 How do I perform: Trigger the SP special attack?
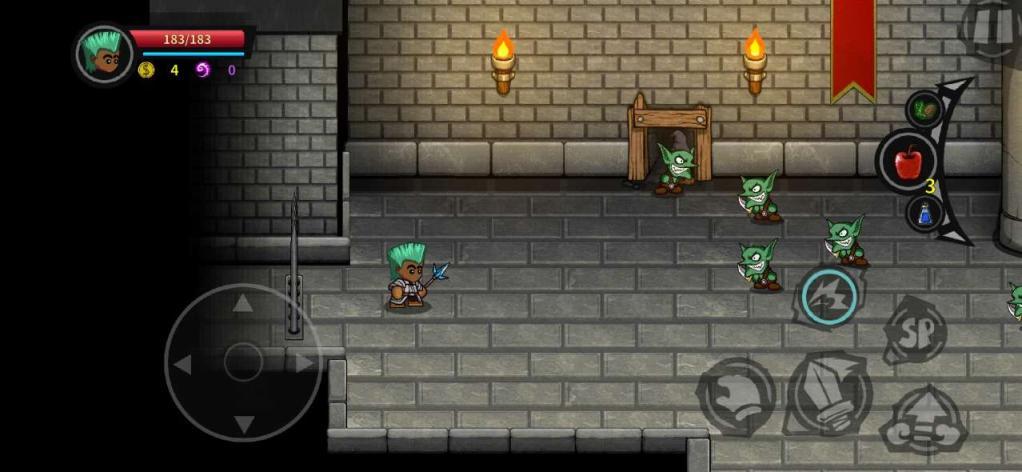[915, 331]
